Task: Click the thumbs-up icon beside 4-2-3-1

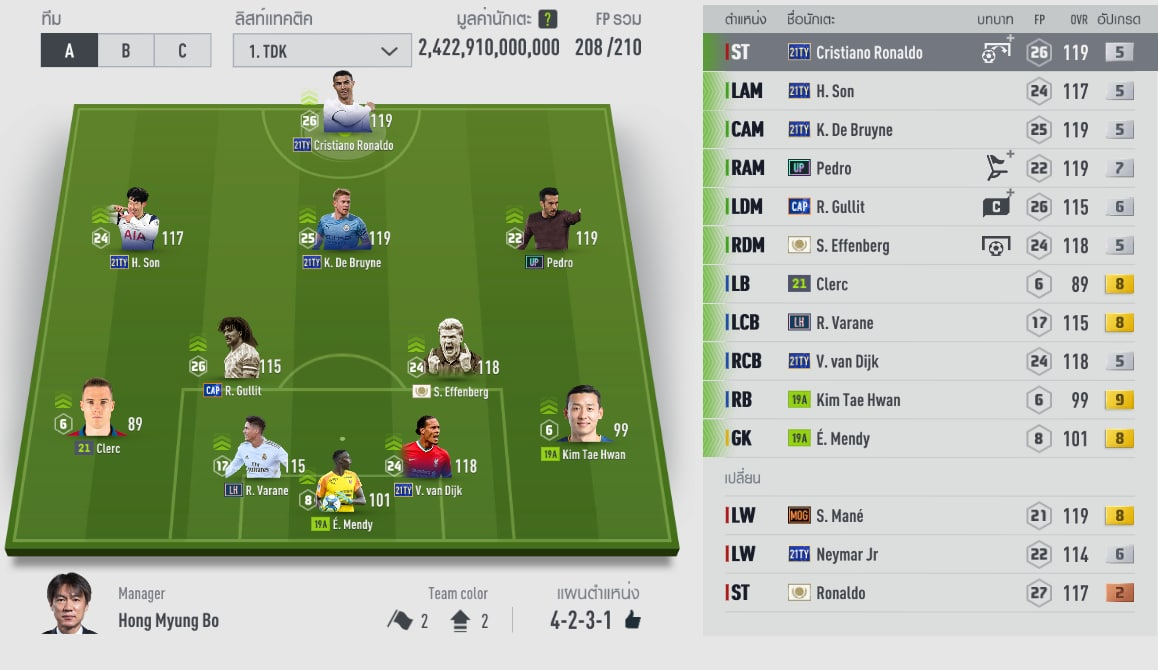Action: click(x=632, y=621)
